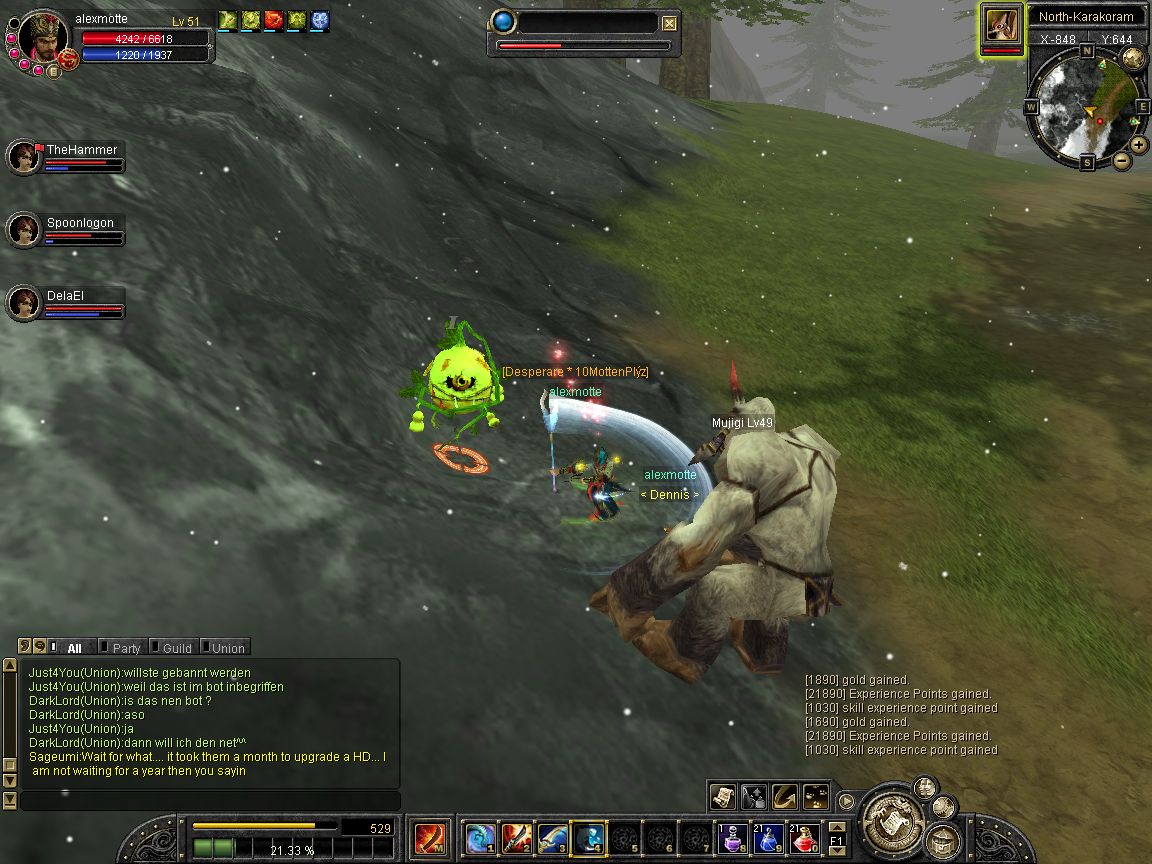Select party member DelaEl

coord(24,303)
